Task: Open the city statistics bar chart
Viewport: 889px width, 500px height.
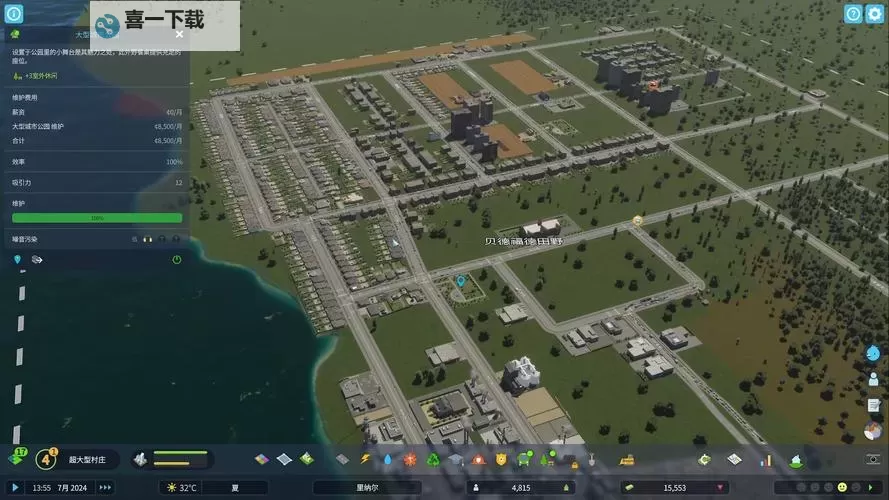Action: pyautogui.click(x=767, y=459)
